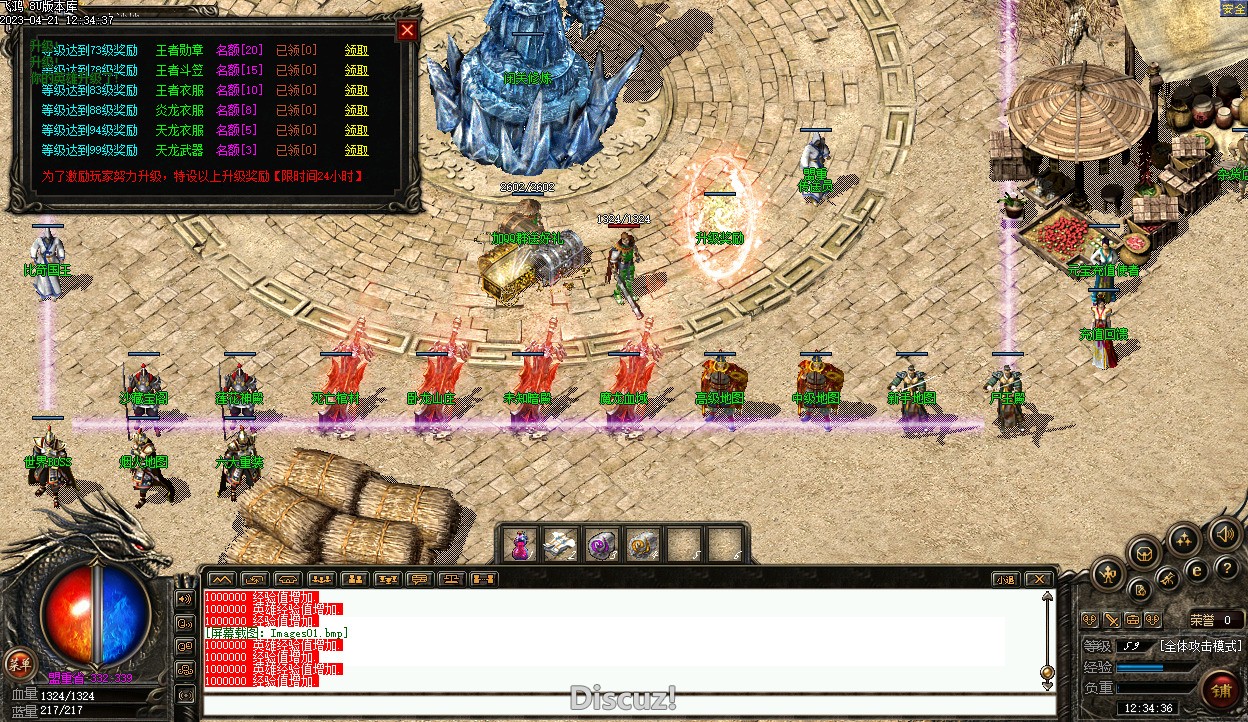Viewport: 1248px width, 722px height.
Task: Open the skills three-star round button
Action: click(1185, 540)
